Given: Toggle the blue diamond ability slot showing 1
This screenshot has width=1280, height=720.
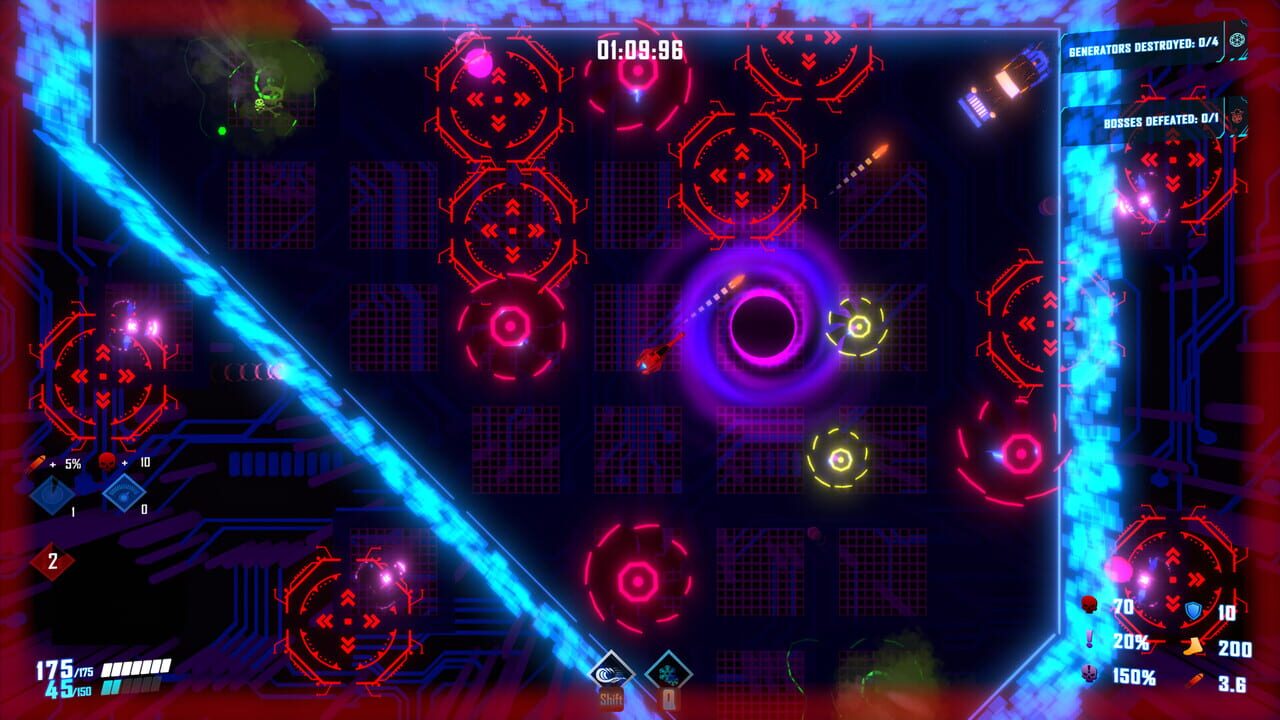Looking at the screenshot, I should pyautogui.click(x=50, y=495).
